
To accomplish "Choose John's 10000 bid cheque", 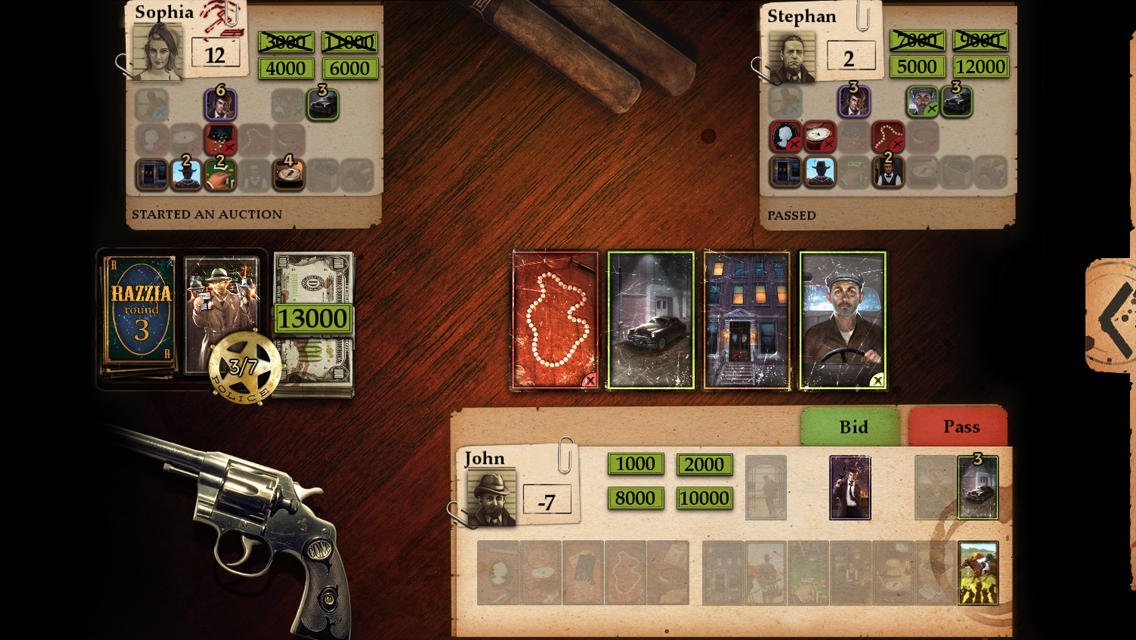I will tap(704, 498).
